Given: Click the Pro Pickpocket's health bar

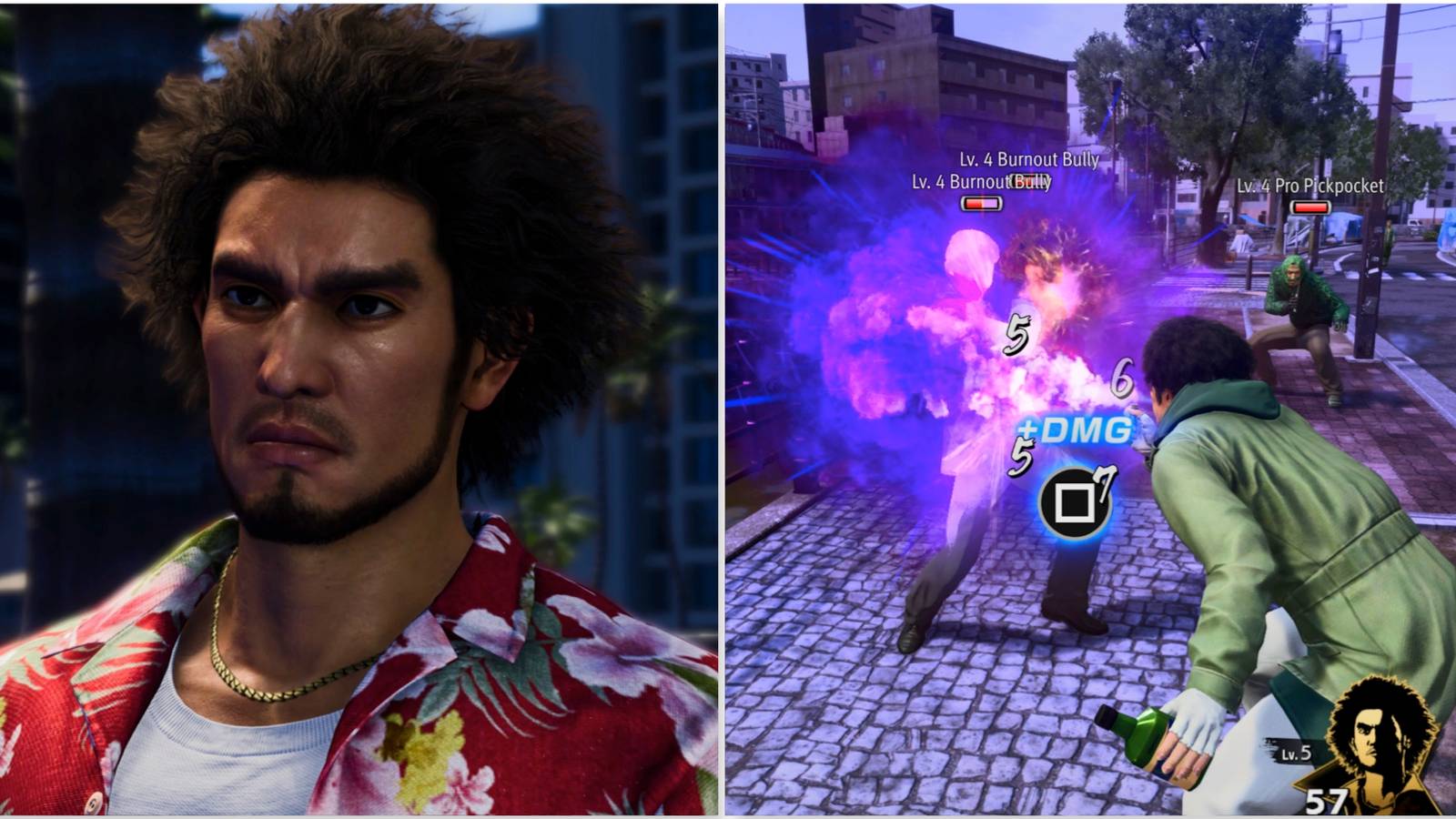Looking at the screenshot, I should (1310, 207).
